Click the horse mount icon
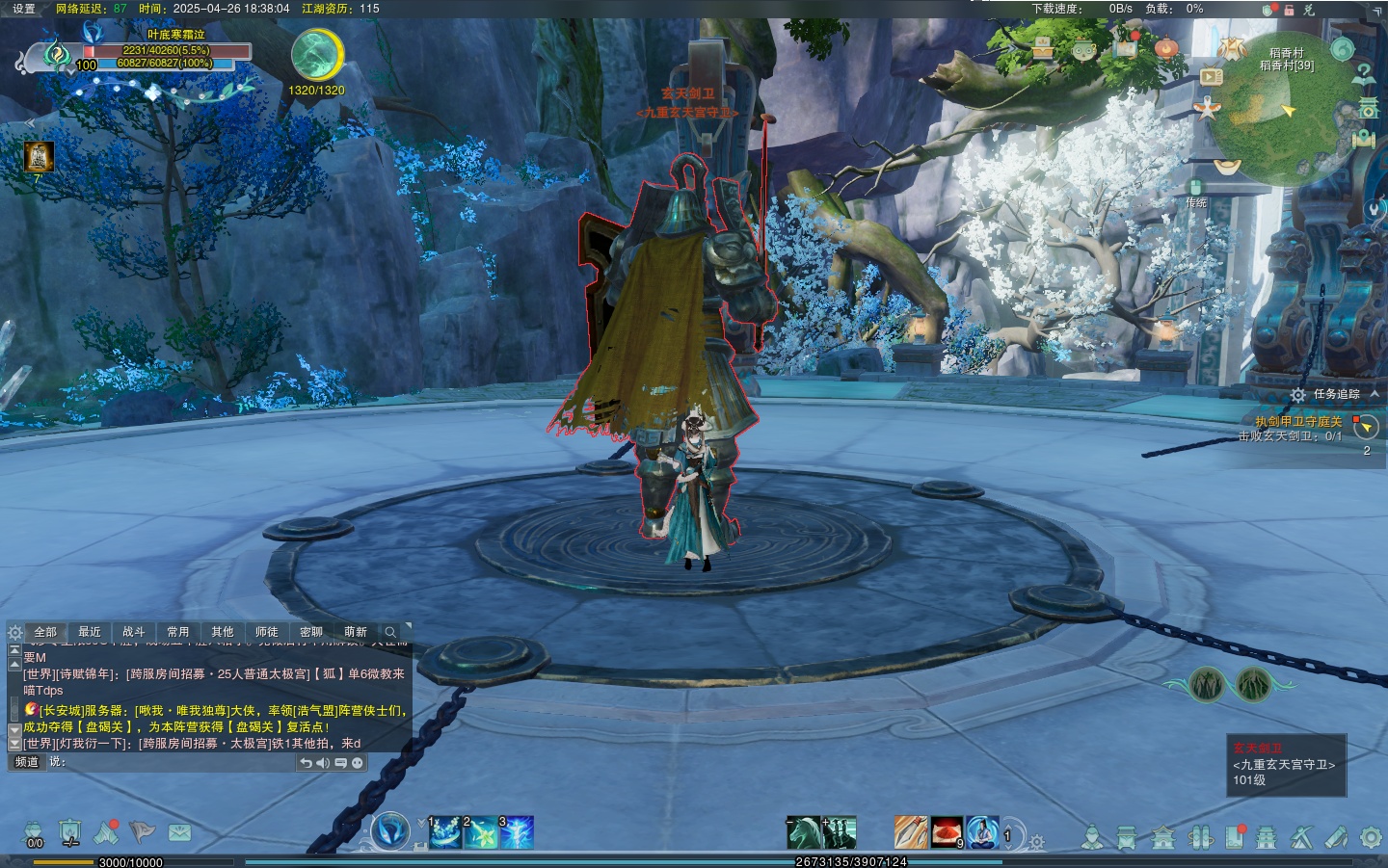The height and width of the screenshot is (868, 1388). [x=803, y=832]
